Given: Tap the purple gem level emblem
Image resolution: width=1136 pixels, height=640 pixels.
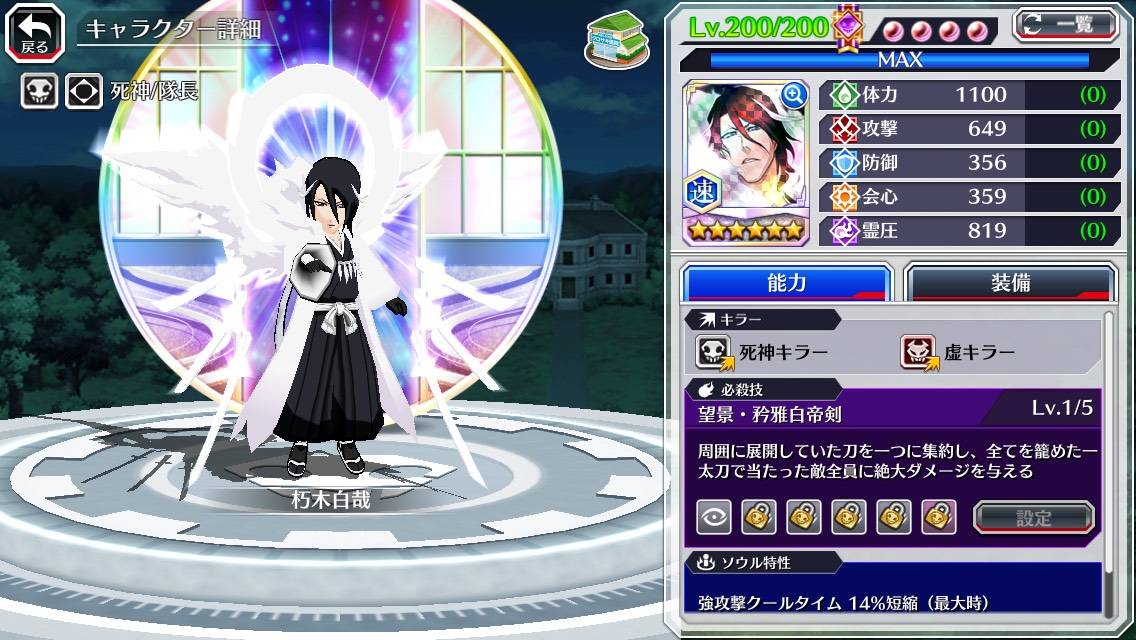Looking at the screenshot, I should (848, 27).
